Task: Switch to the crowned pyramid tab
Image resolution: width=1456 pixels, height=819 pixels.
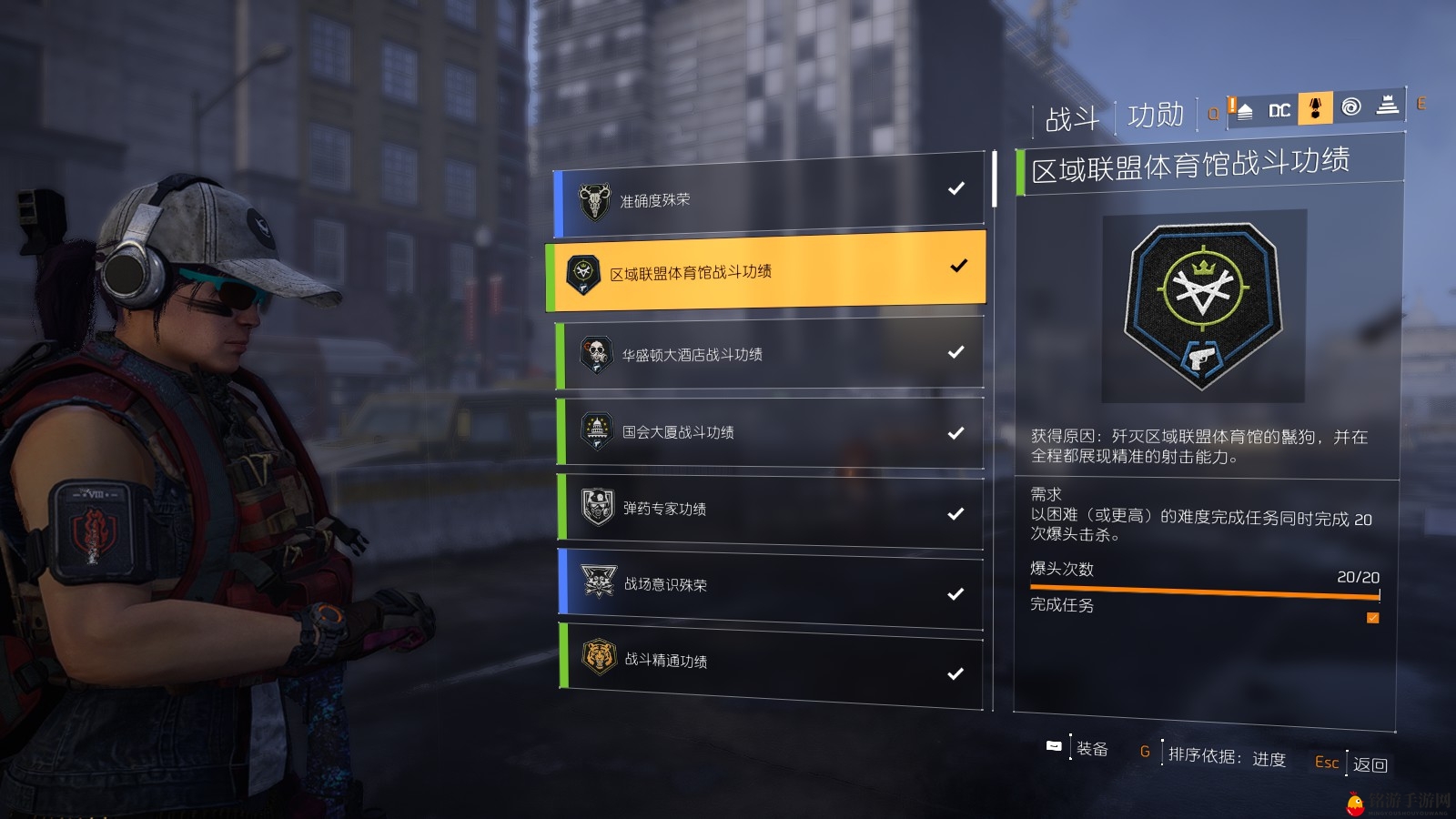Action: pyautogui.click(x=1387, y=106)
